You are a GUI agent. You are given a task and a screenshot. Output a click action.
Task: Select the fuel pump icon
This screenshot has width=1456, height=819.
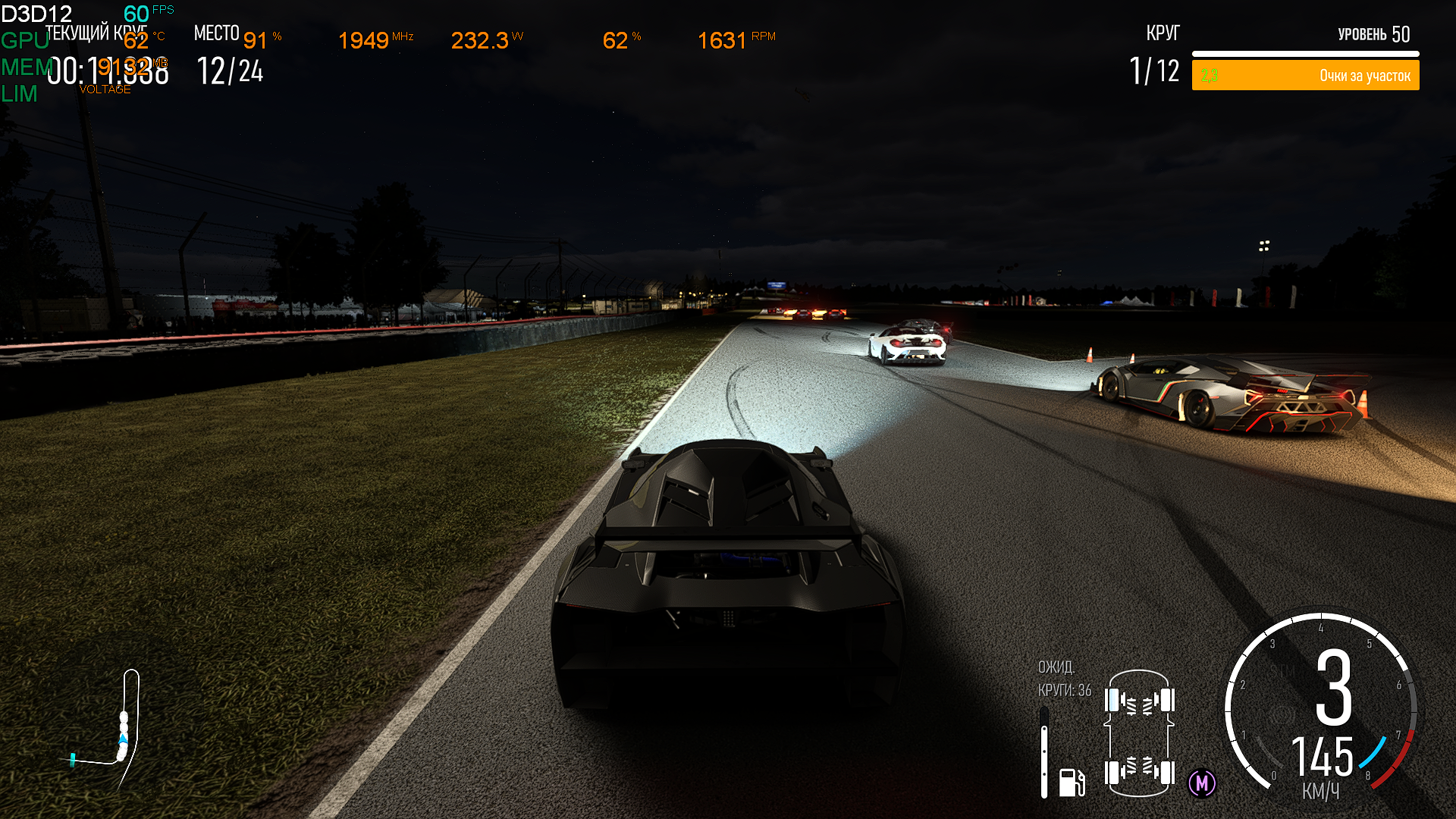[1072, 782]
